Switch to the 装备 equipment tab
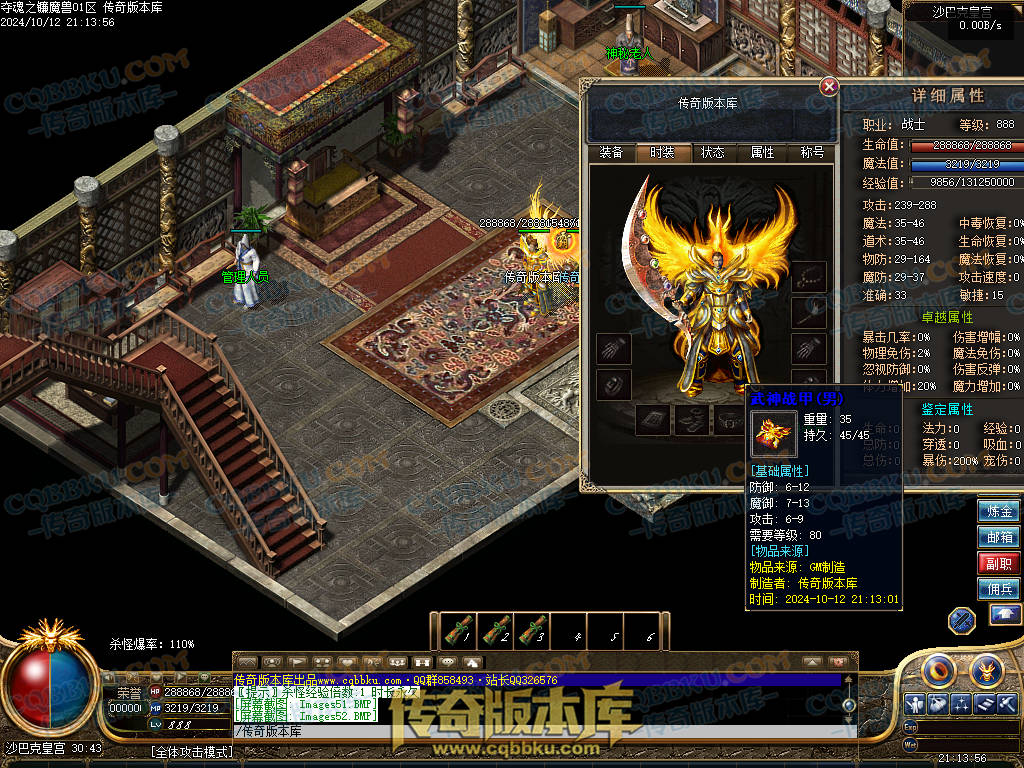The image size is (1024, 768). (x=611, y=153)
